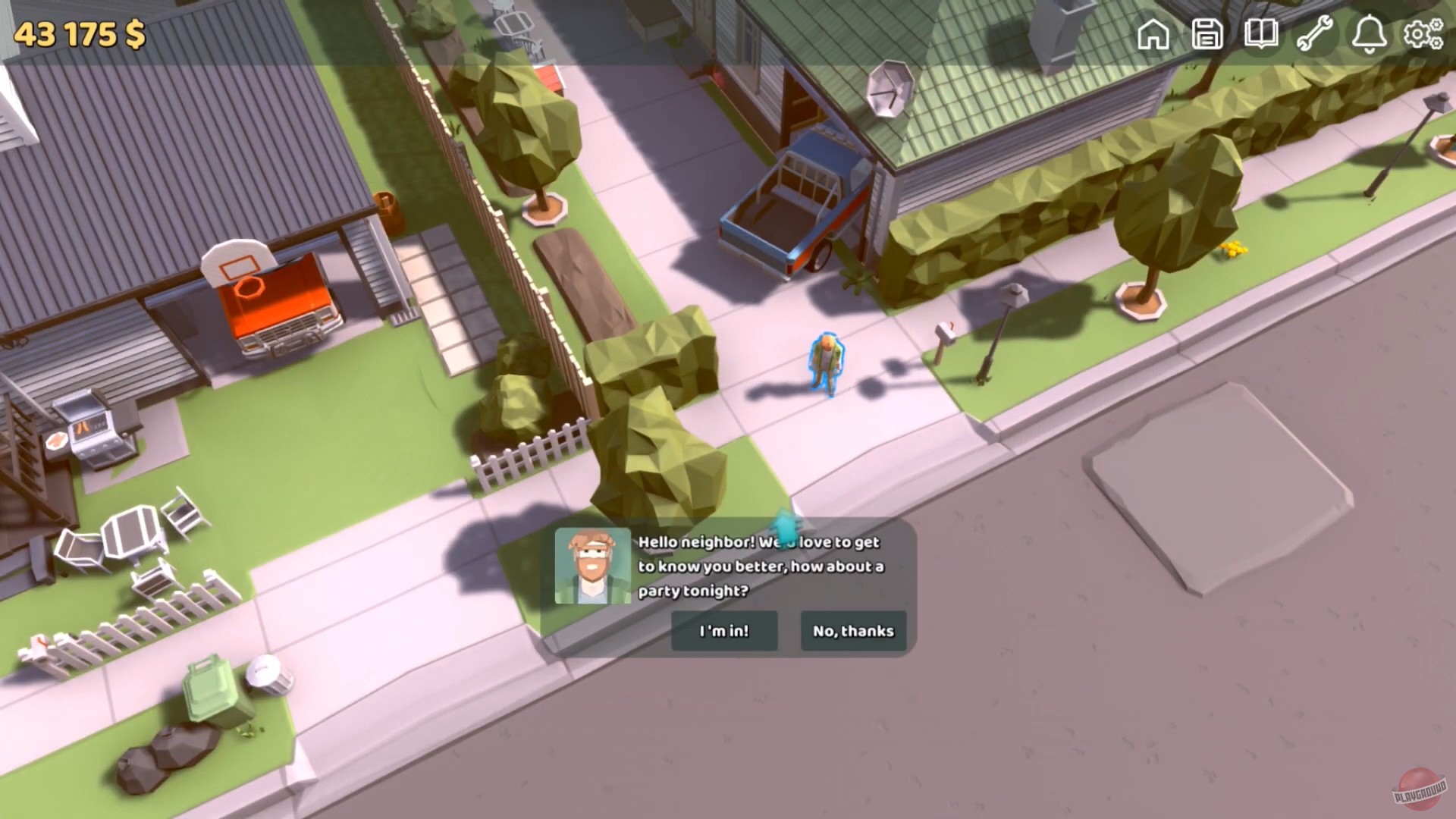
Task: Select the highlighted neighbor on the sidewalk
Action: (x=827, y=364)
